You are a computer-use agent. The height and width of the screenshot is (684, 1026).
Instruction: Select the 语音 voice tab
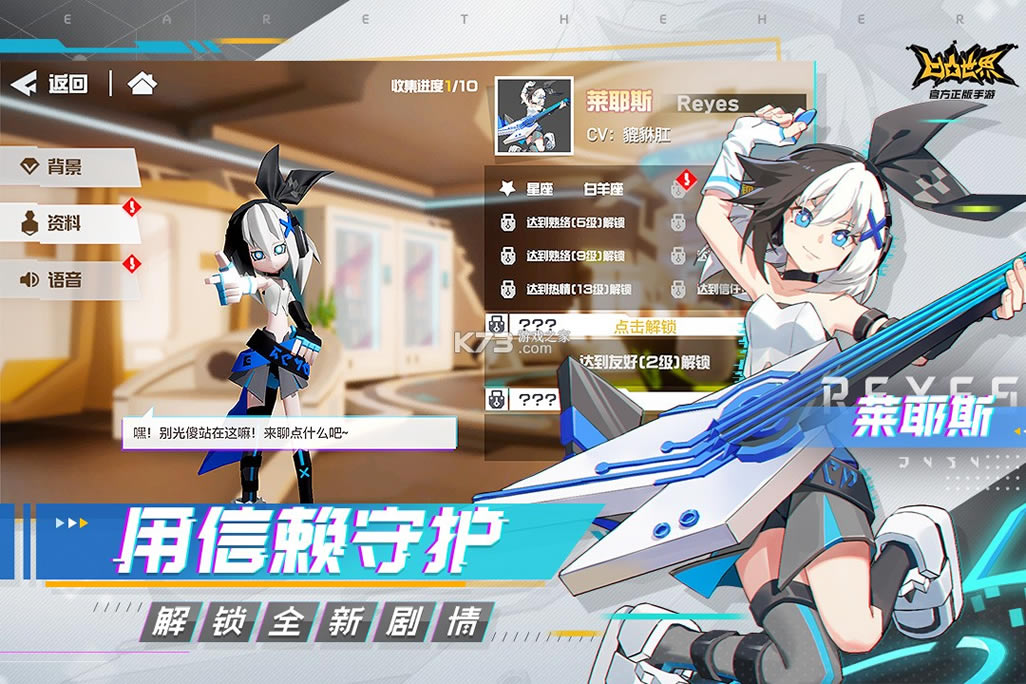(65, 280)
